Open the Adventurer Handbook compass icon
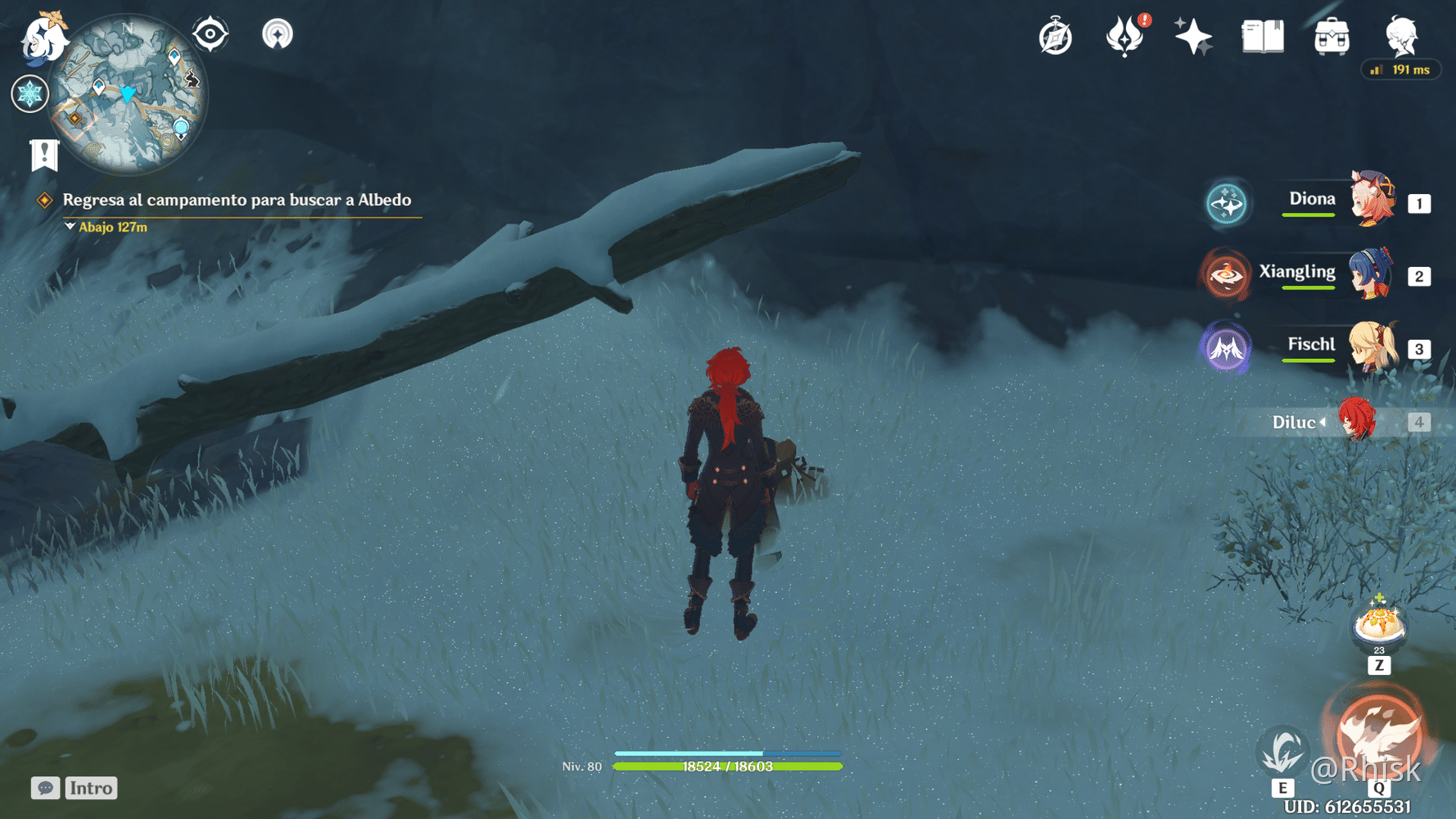The height and width of the screenshot is (819, 1456). 1055,35
